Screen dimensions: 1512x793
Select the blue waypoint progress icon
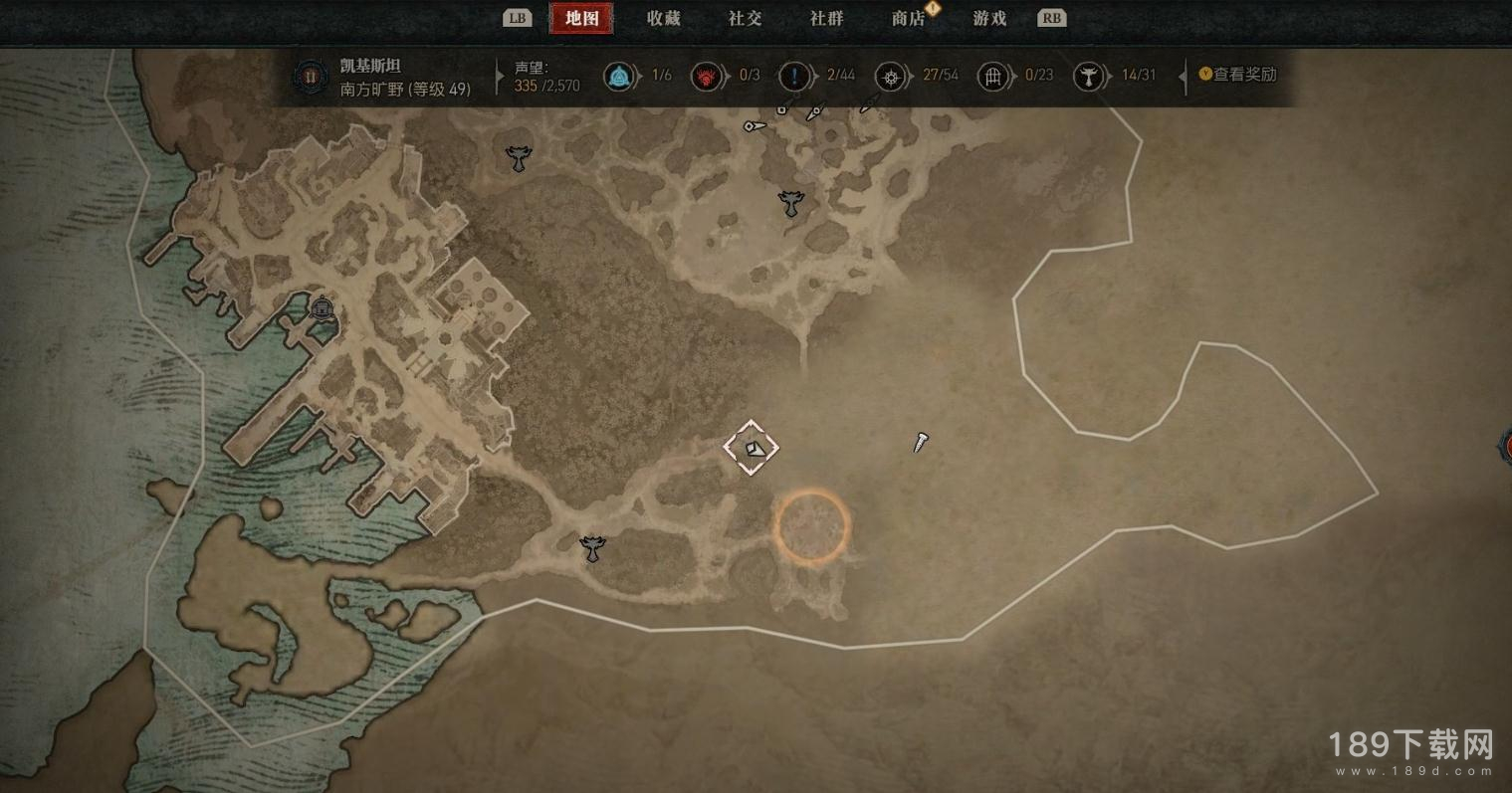619,76
